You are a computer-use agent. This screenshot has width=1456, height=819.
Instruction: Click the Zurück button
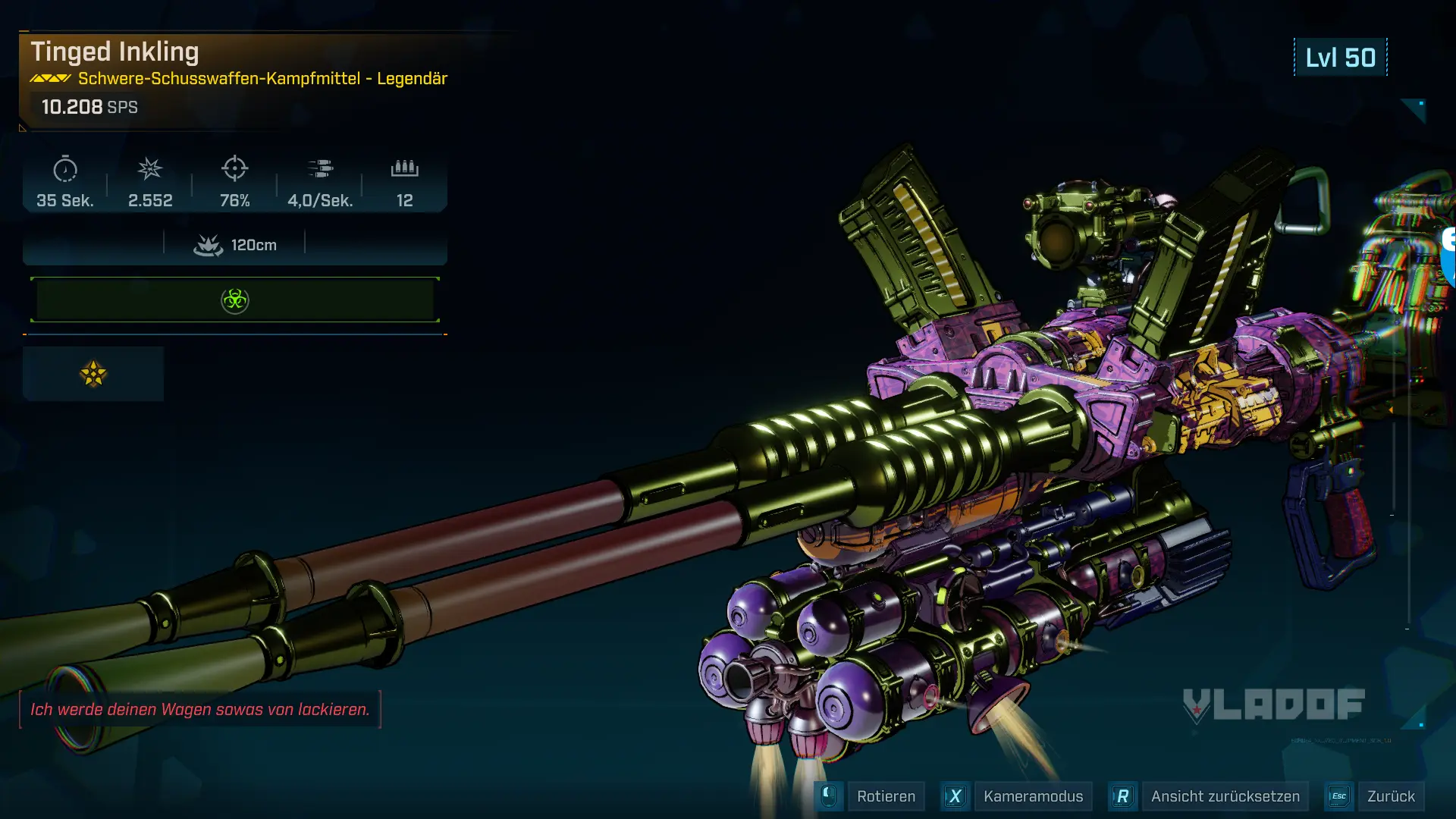[1390, 796]
